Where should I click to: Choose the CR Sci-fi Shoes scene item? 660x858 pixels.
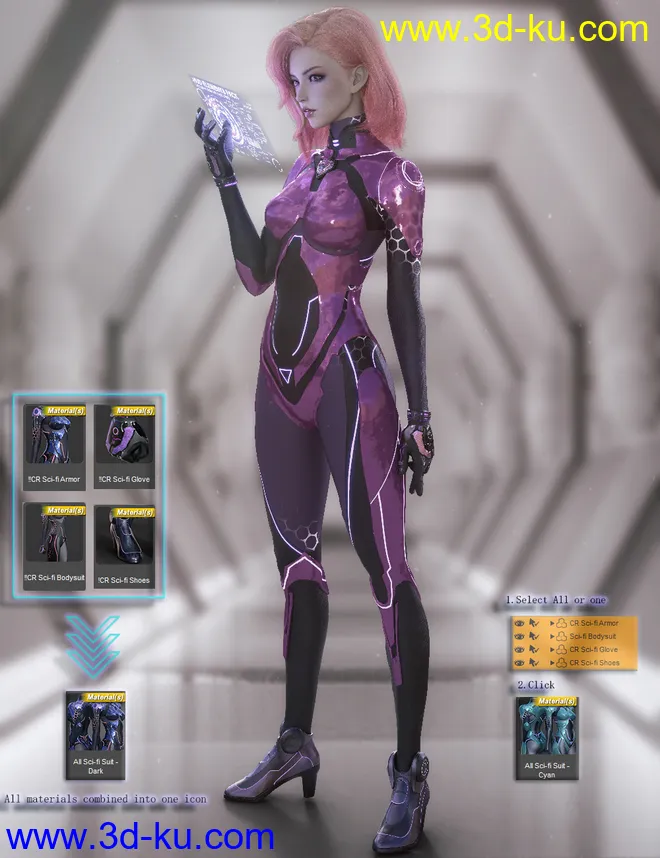594,662
